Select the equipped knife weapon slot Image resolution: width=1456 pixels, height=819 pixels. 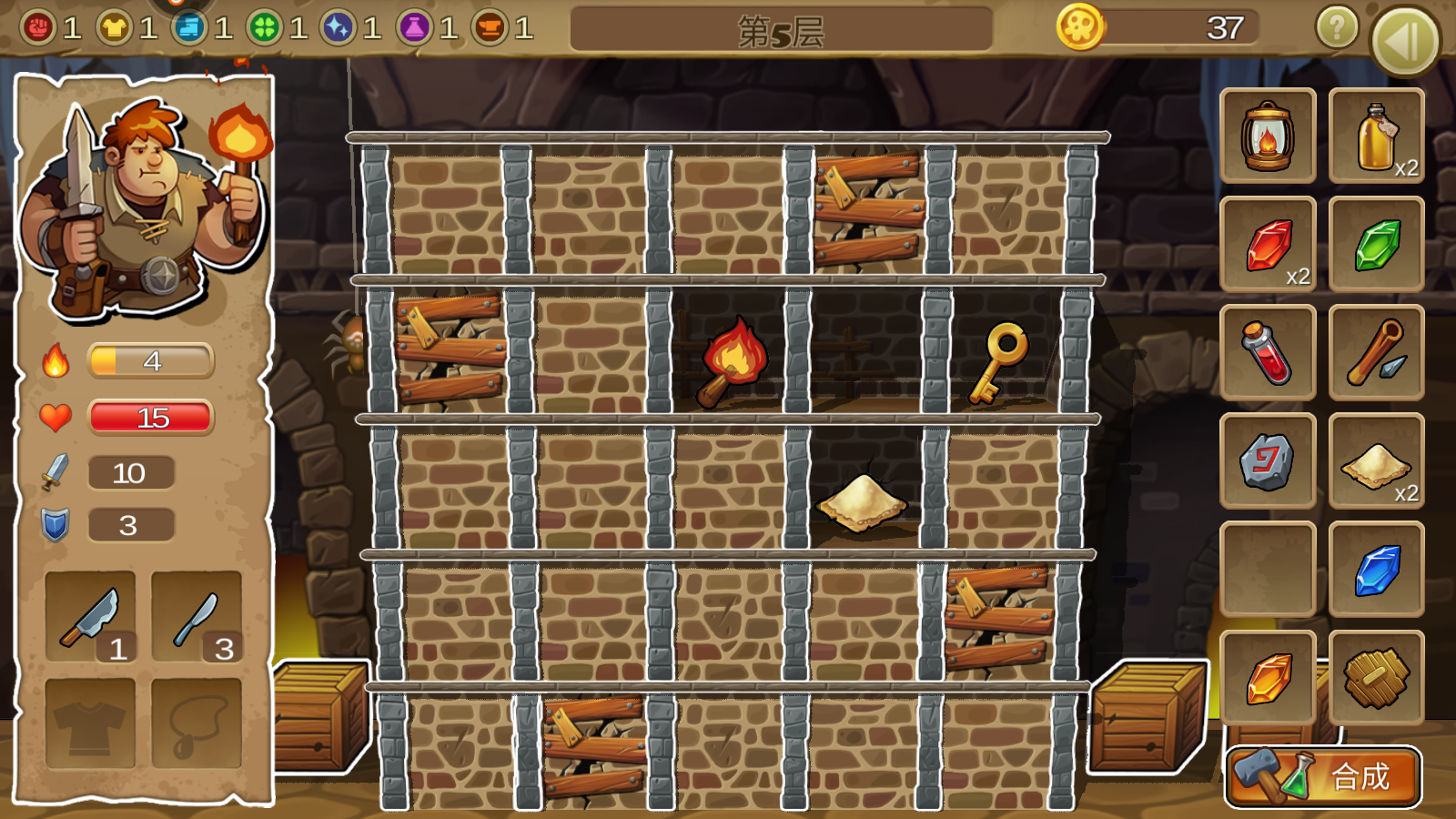pos(197,616)
